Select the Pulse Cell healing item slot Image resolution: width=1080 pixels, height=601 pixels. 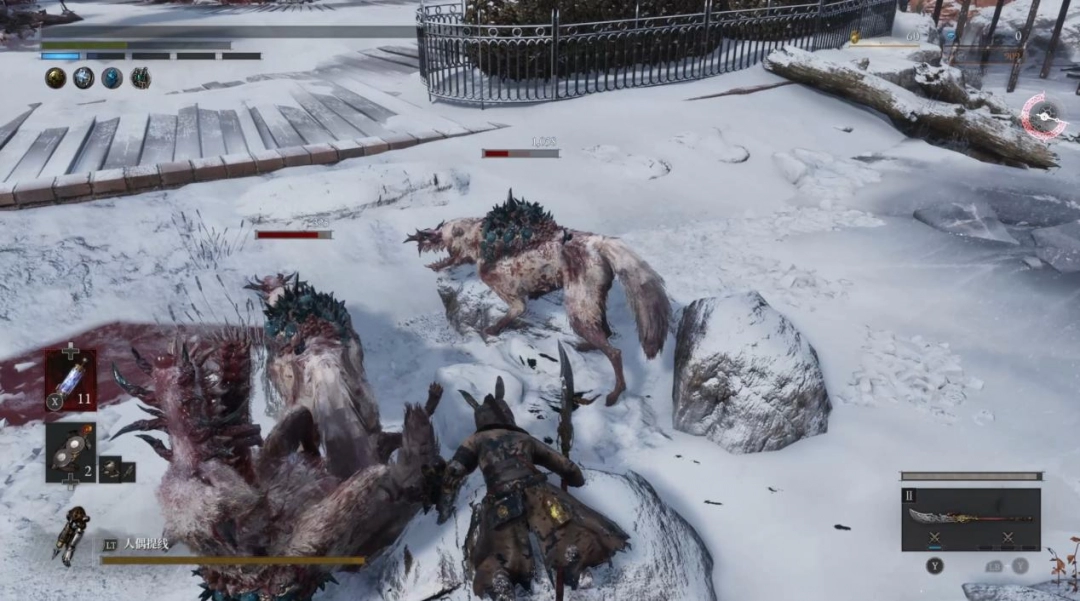pyautogui.click(x=71, y=380)
